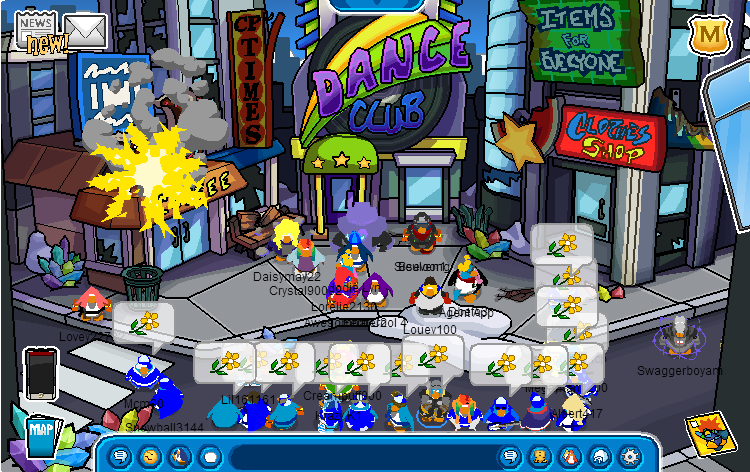This screenshot has width=750, height=472.
Task: Open the spy phone on the left
Action: click(40, 373)
